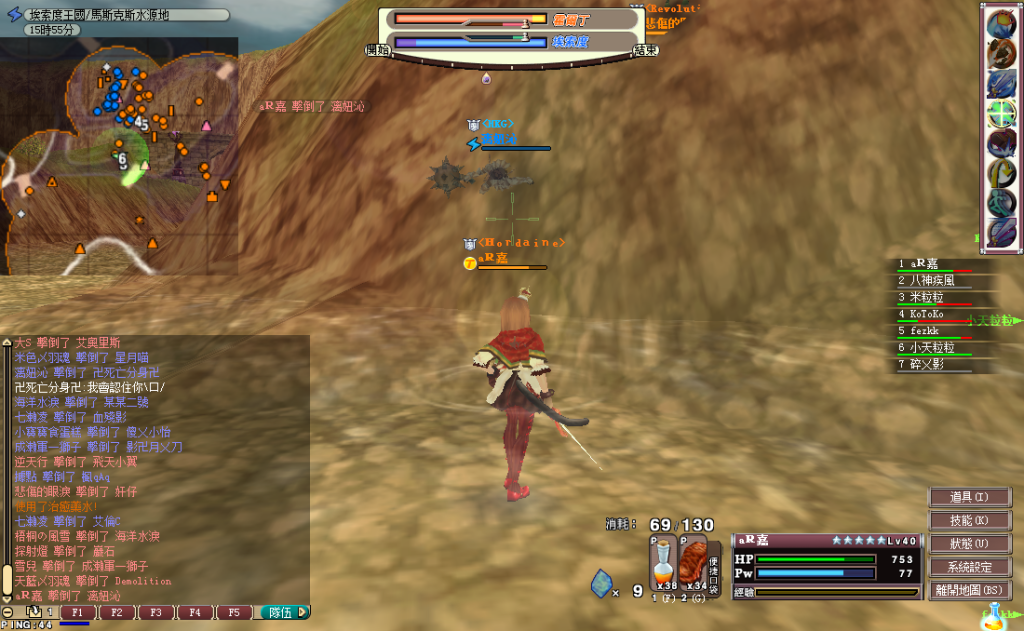Activate the green crosshair skill icon

1002,113
